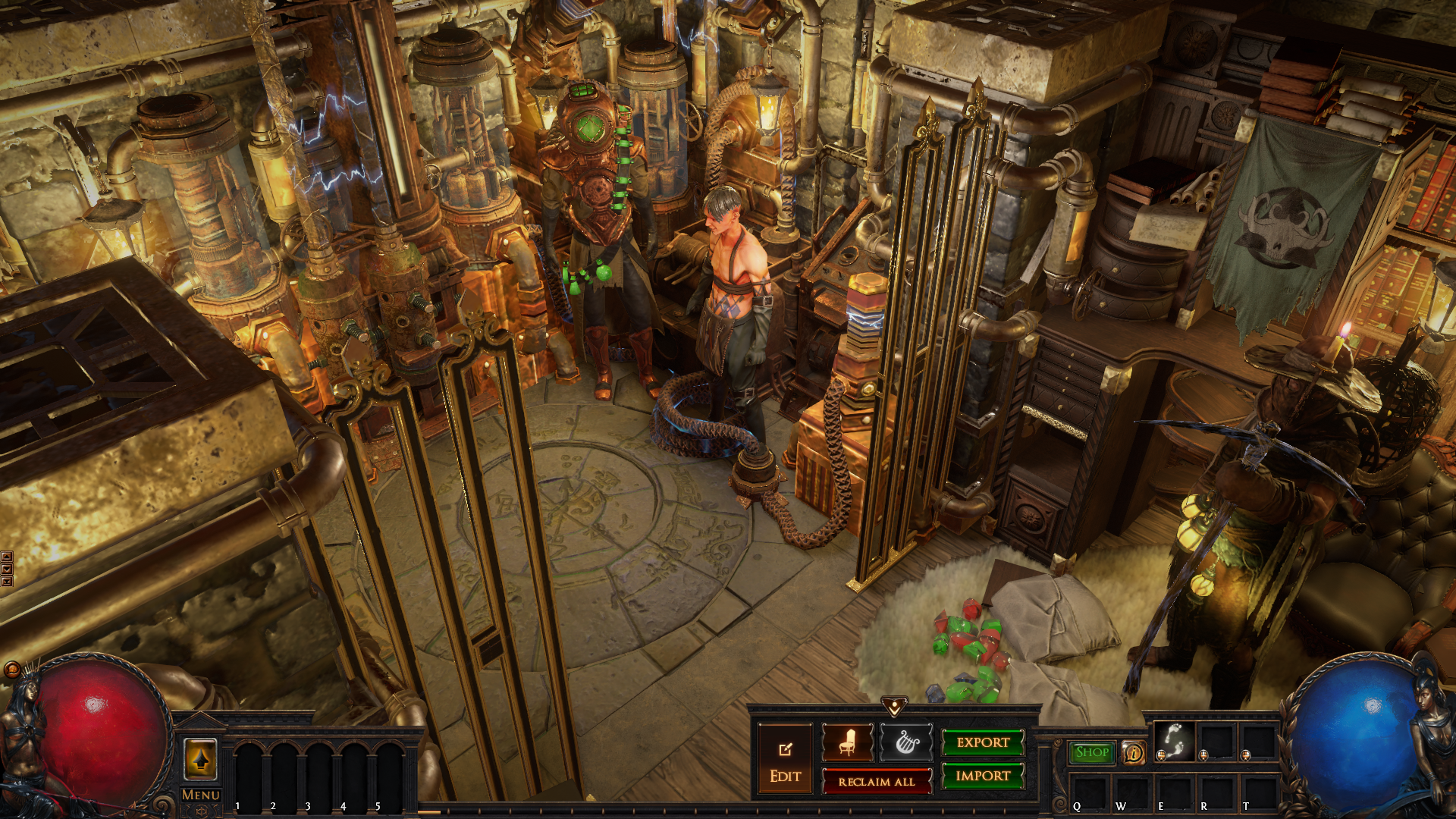Open the chat bubble icon
This screenshot has width=1456, height=819.
[x=11, y=670]
